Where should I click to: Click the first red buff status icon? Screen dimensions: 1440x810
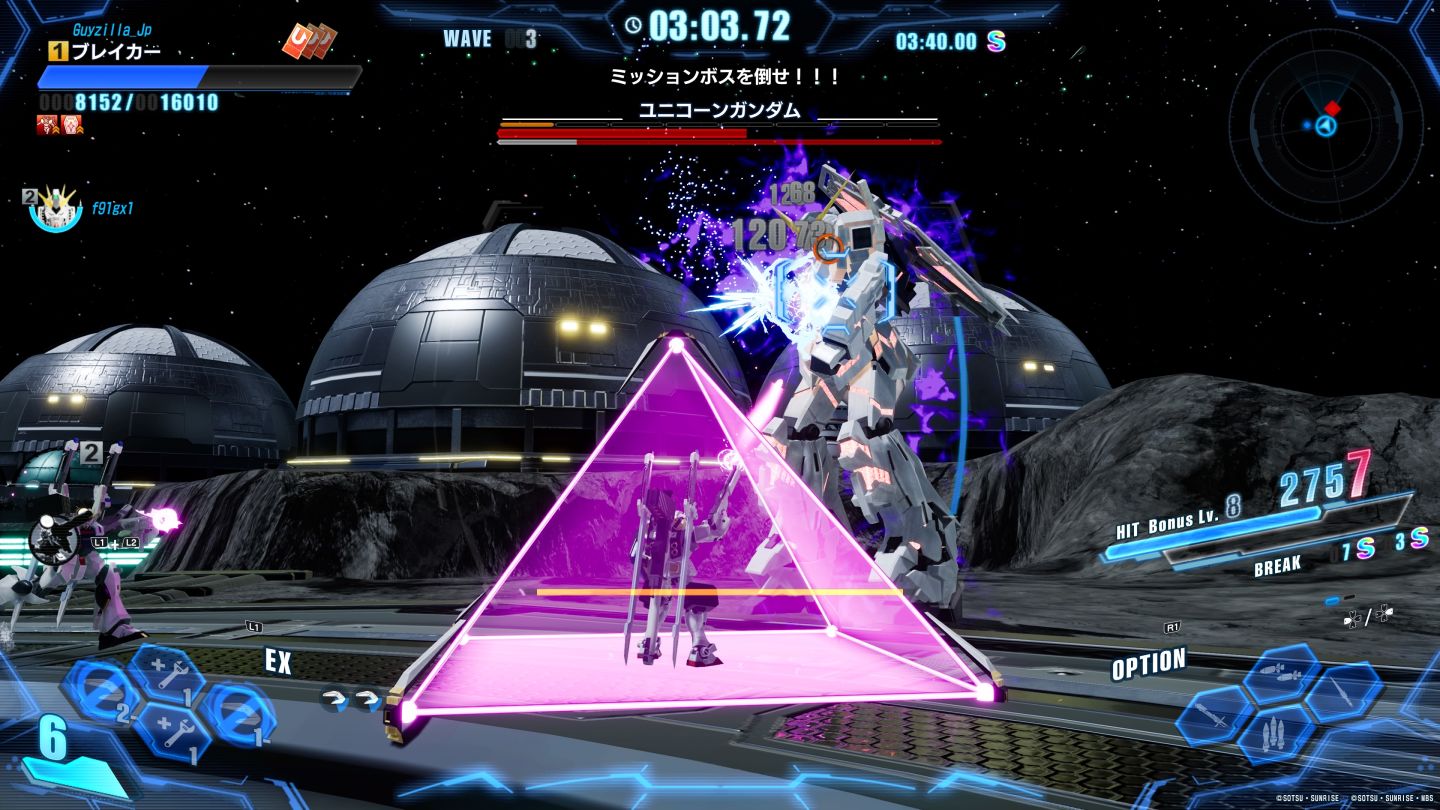[47, 125]
